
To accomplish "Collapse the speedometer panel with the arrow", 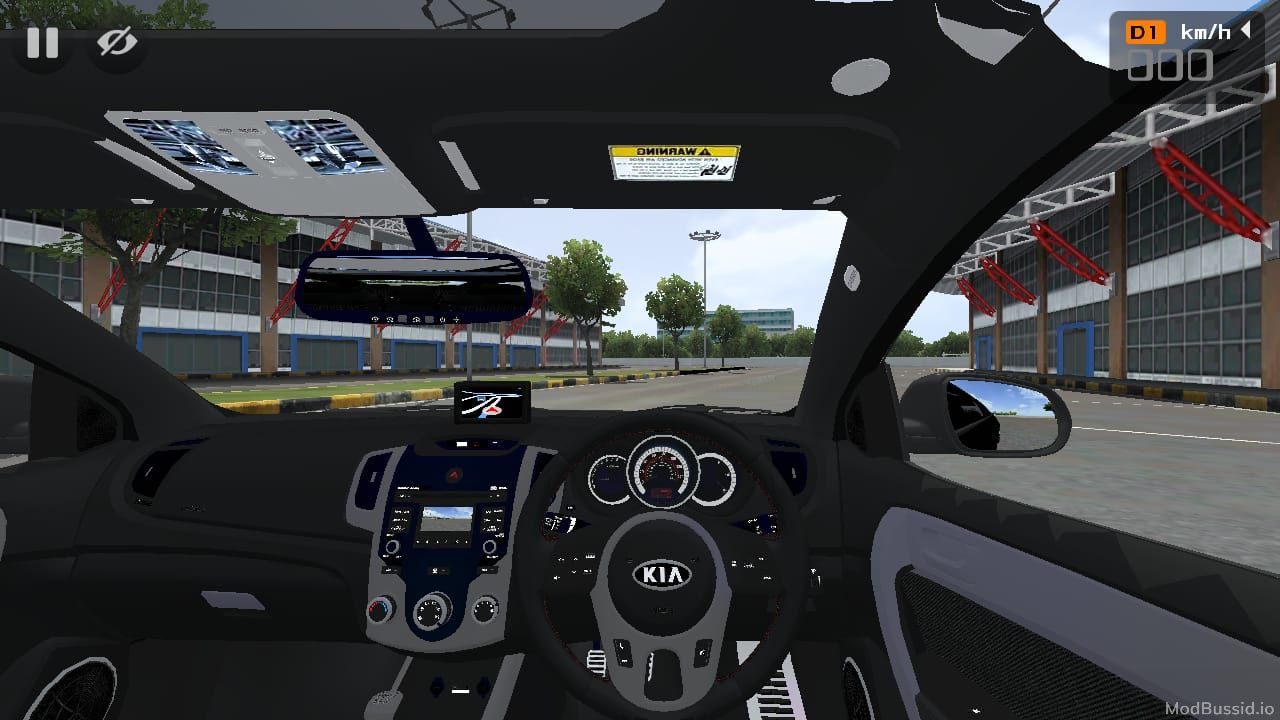I will (x=1246, y=31).
